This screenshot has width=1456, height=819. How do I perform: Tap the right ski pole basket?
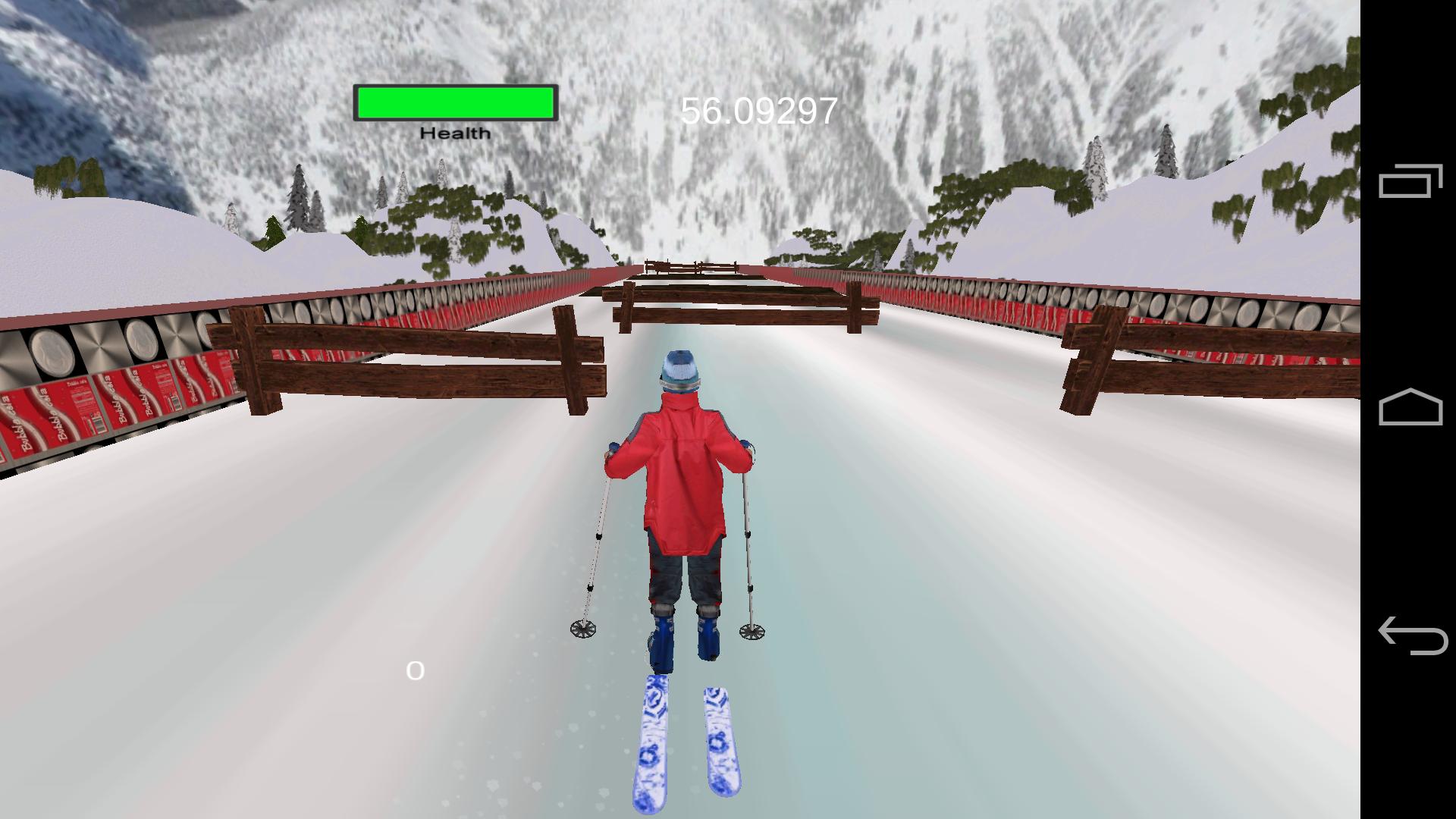click(753, 631)
